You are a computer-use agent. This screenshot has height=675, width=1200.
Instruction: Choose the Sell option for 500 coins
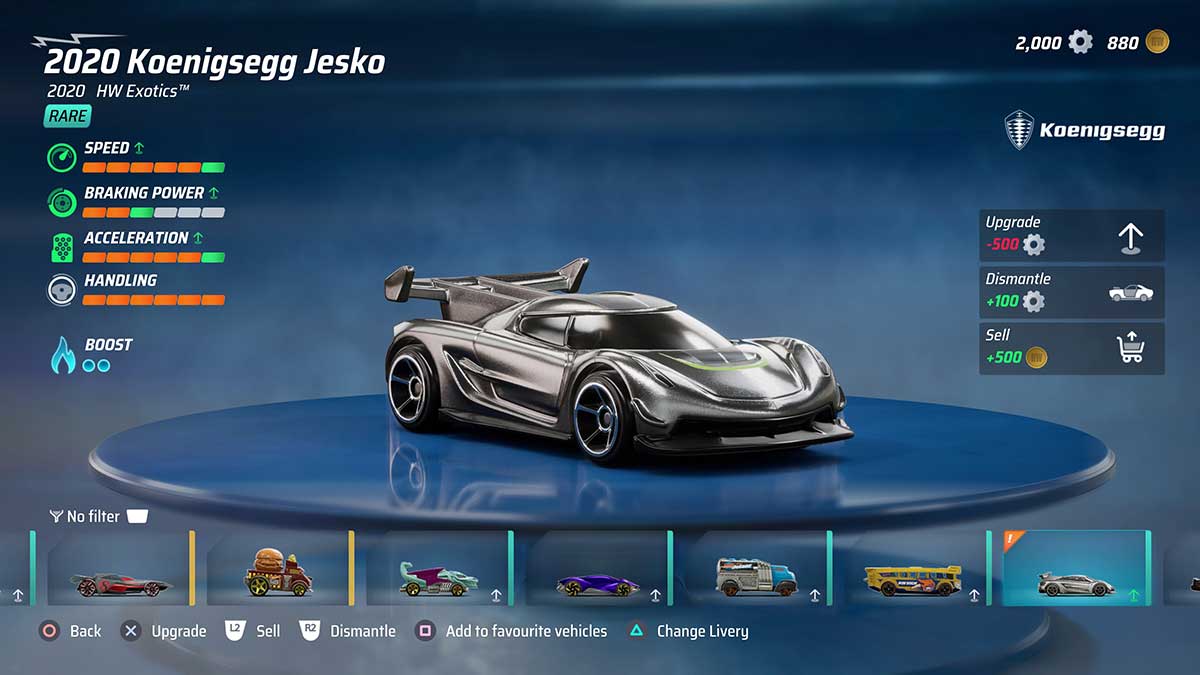coord(1071,348)
